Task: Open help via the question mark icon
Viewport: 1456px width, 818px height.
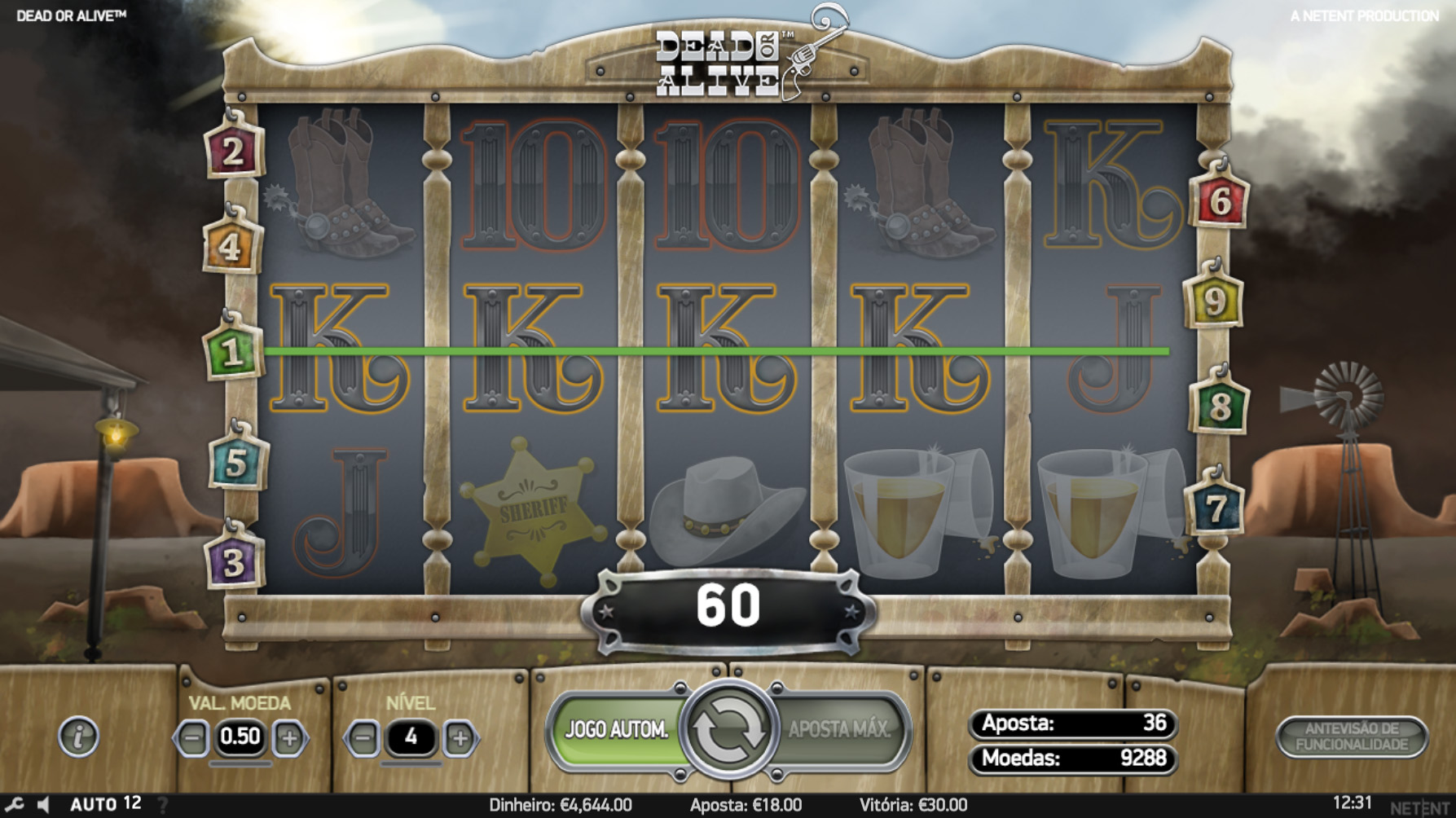Action: (163, 805)
